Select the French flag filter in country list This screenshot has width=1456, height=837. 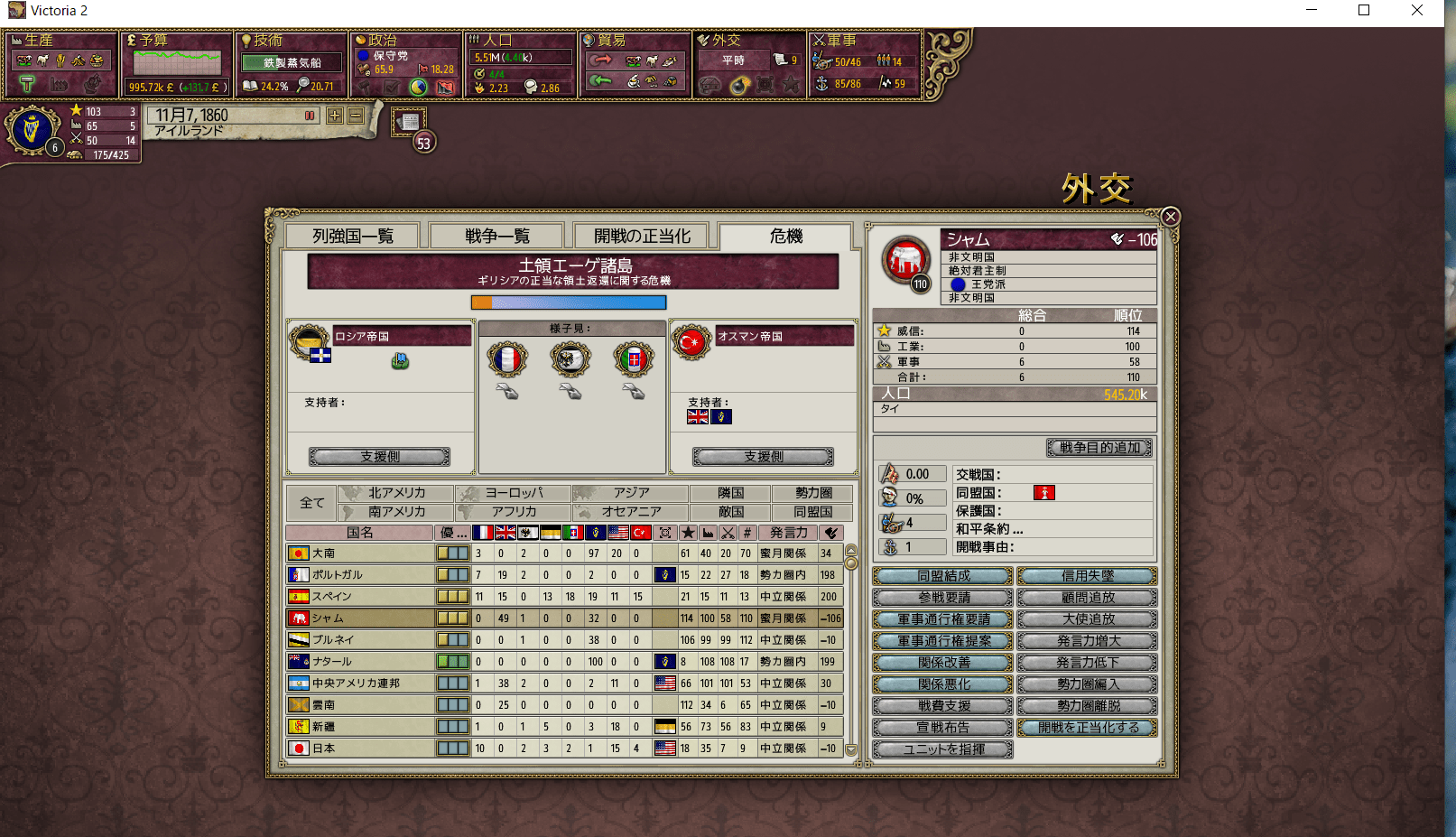click(x=481, y=533)
